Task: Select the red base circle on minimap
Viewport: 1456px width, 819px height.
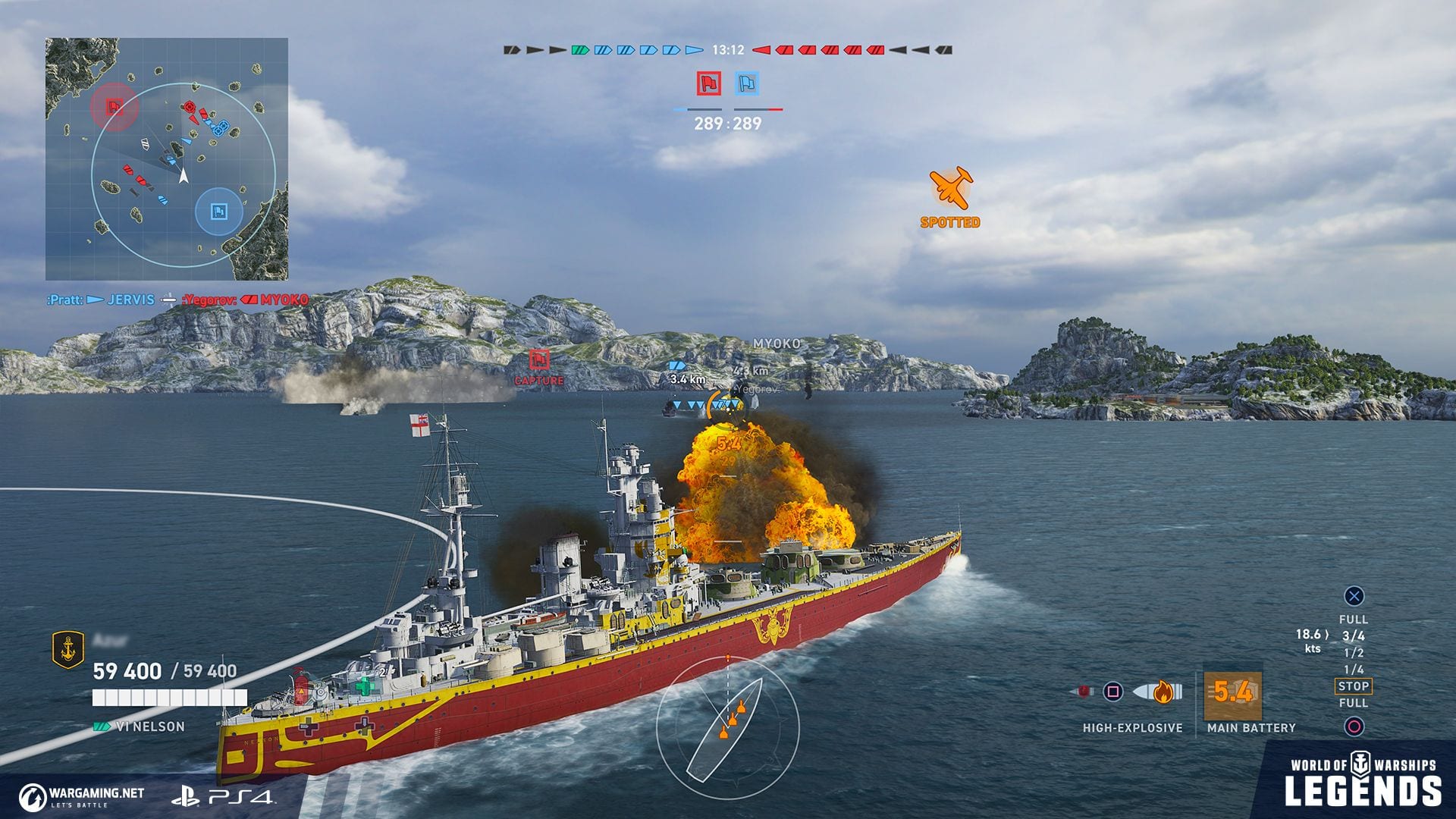Action: tap(115, 106)
